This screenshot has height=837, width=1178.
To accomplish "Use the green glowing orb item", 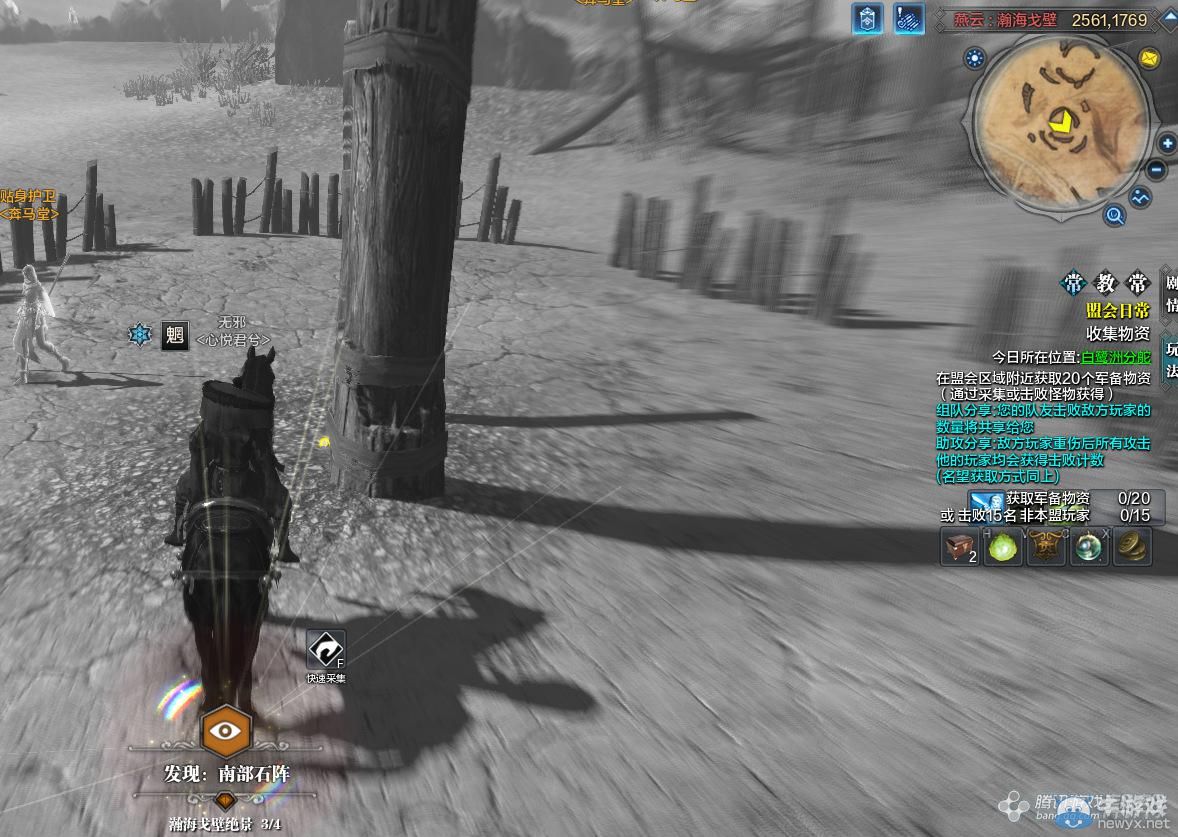I will pyautogui.click(x=1003, y=547).
